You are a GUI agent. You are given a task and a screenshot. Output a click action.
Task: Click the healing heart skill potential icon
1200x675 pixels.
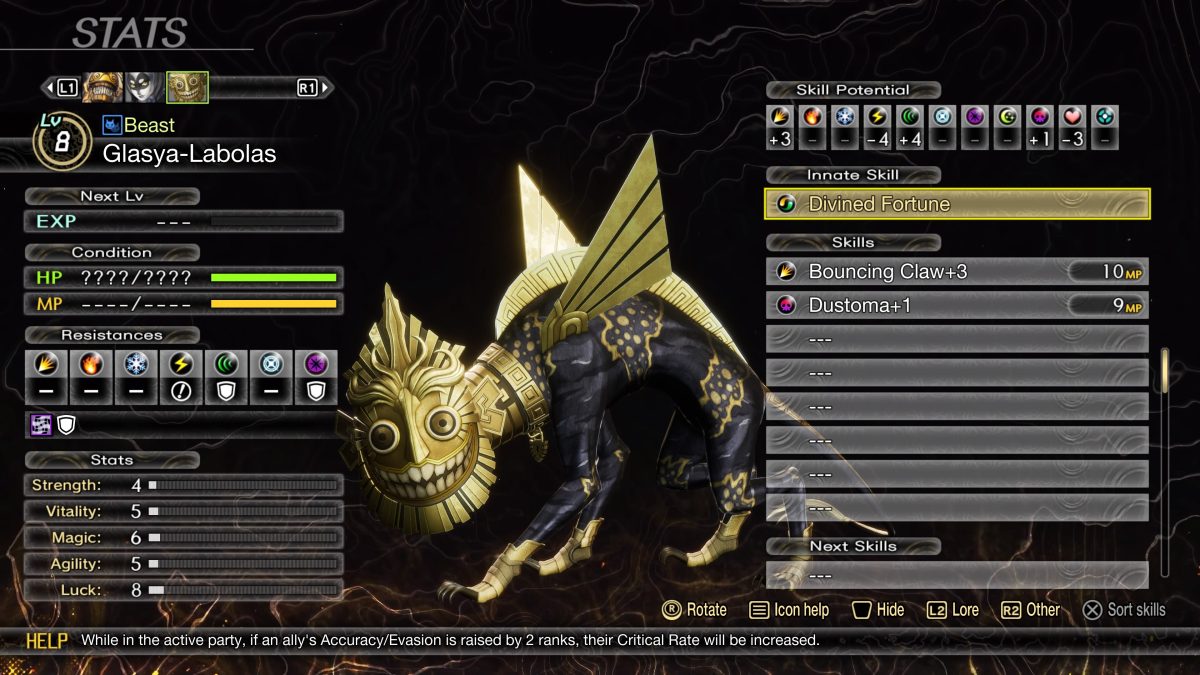1072,116
